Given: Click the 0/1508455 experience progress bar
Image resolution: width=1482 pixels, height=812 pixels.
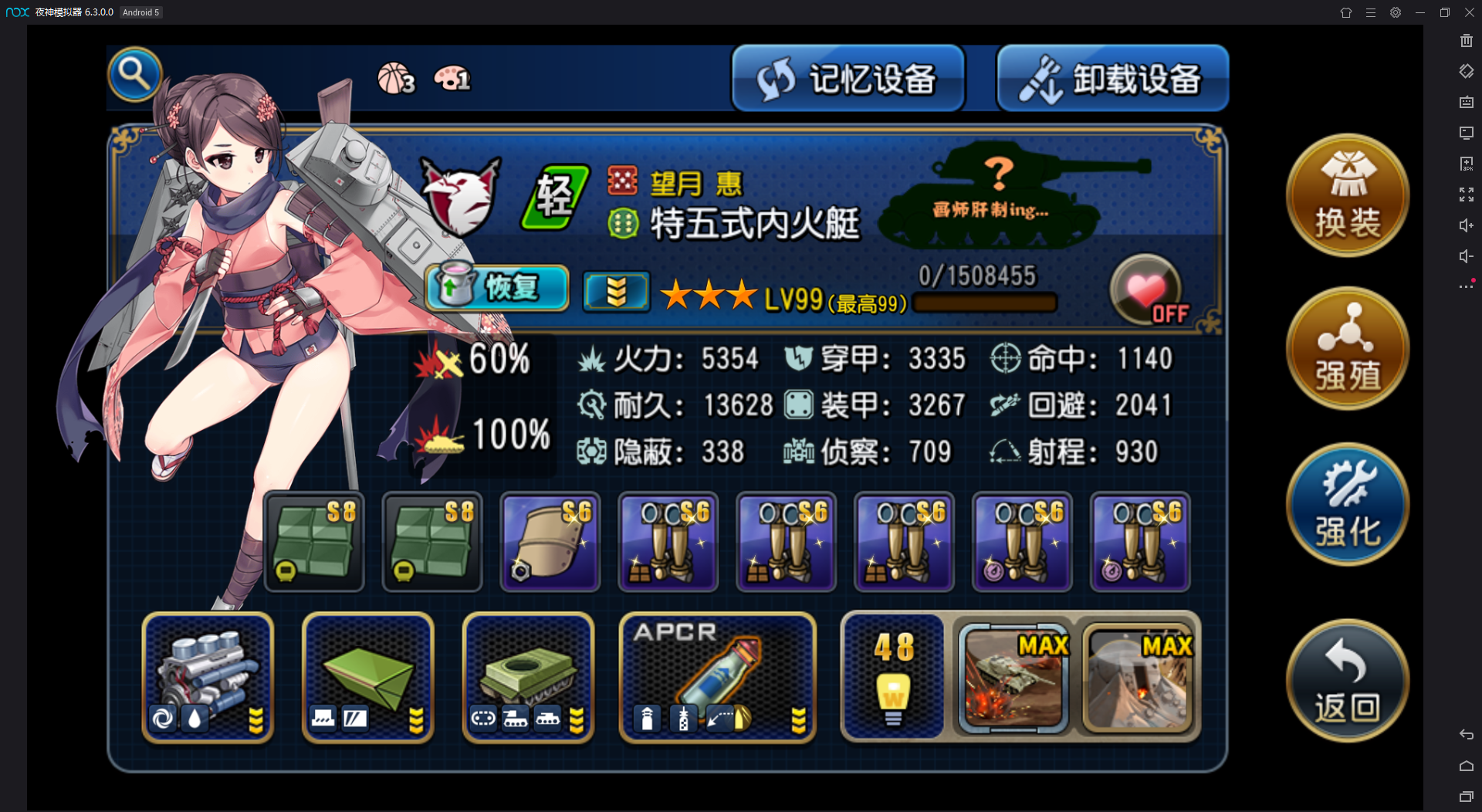Looking at the screenshot, I should pyautogui.click(x=984, y=303).
